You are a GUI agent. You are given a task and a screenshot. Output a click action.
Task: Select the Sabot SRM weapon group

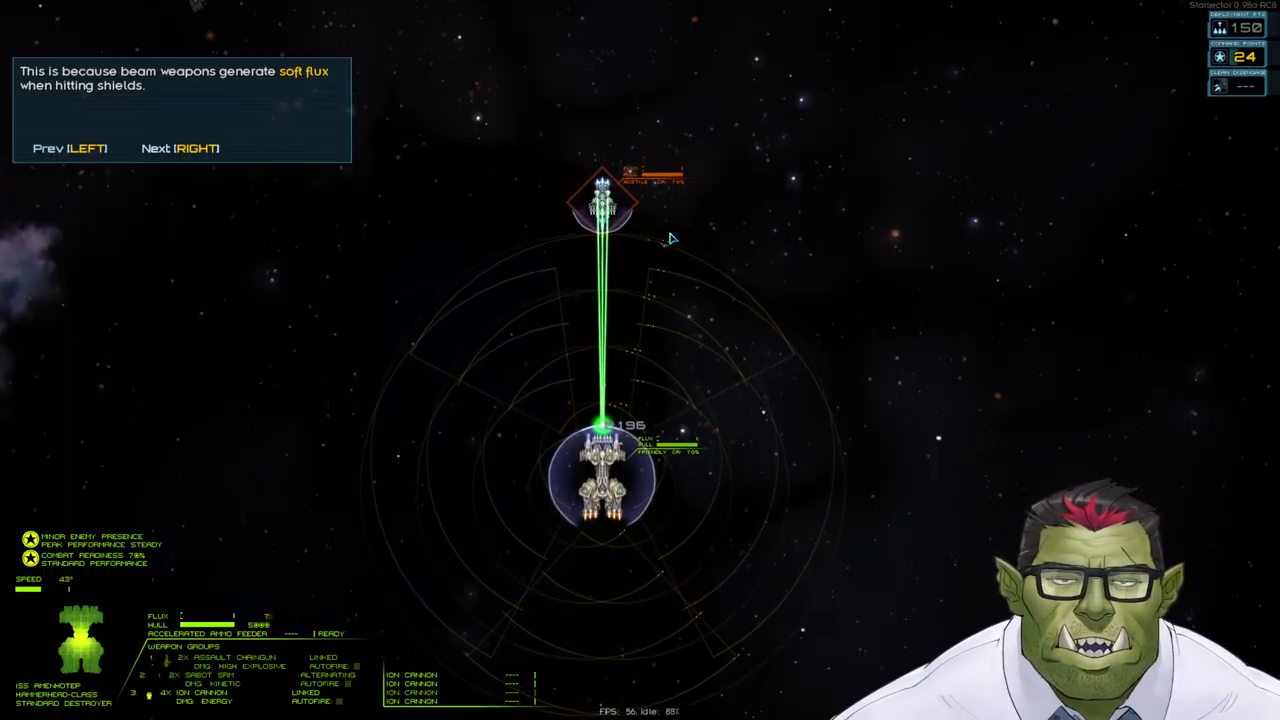209,675
